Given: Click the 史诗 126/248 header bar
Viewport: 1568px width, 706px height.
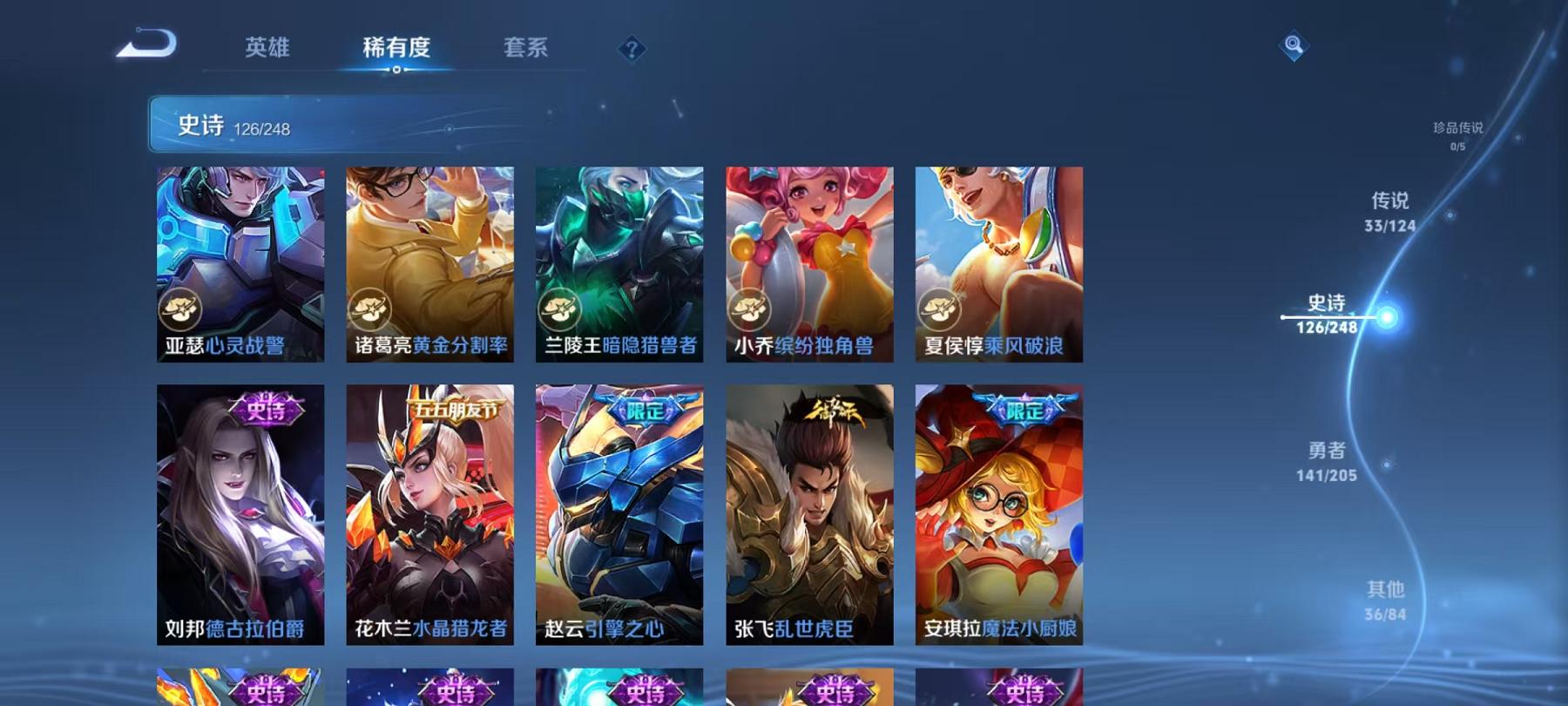Looking at the screenshot, I should (348, 126).
